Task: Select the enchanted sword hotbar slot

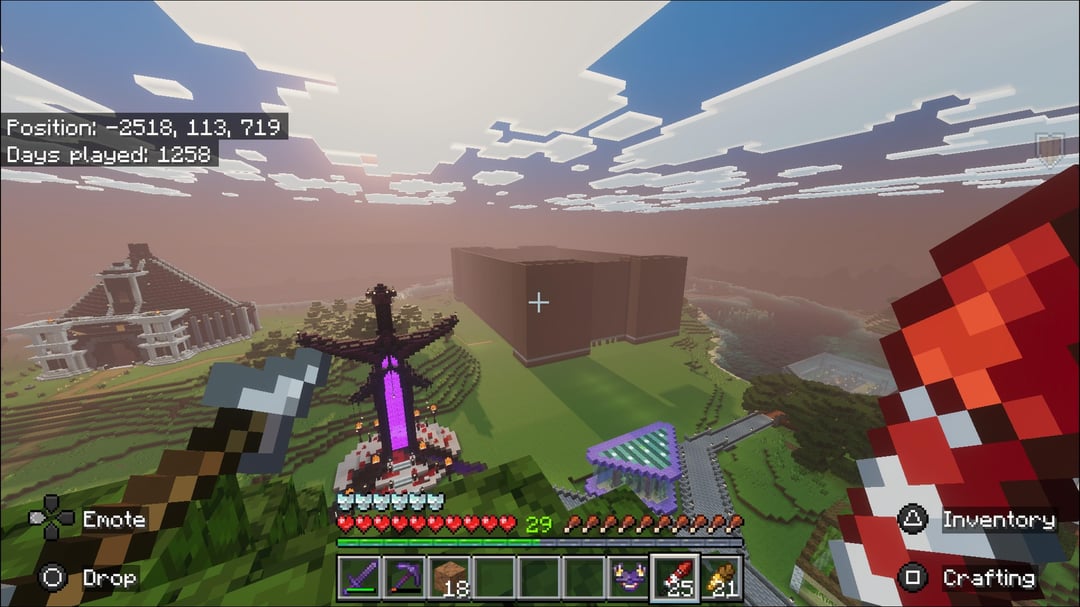Action: click(358, 578)
